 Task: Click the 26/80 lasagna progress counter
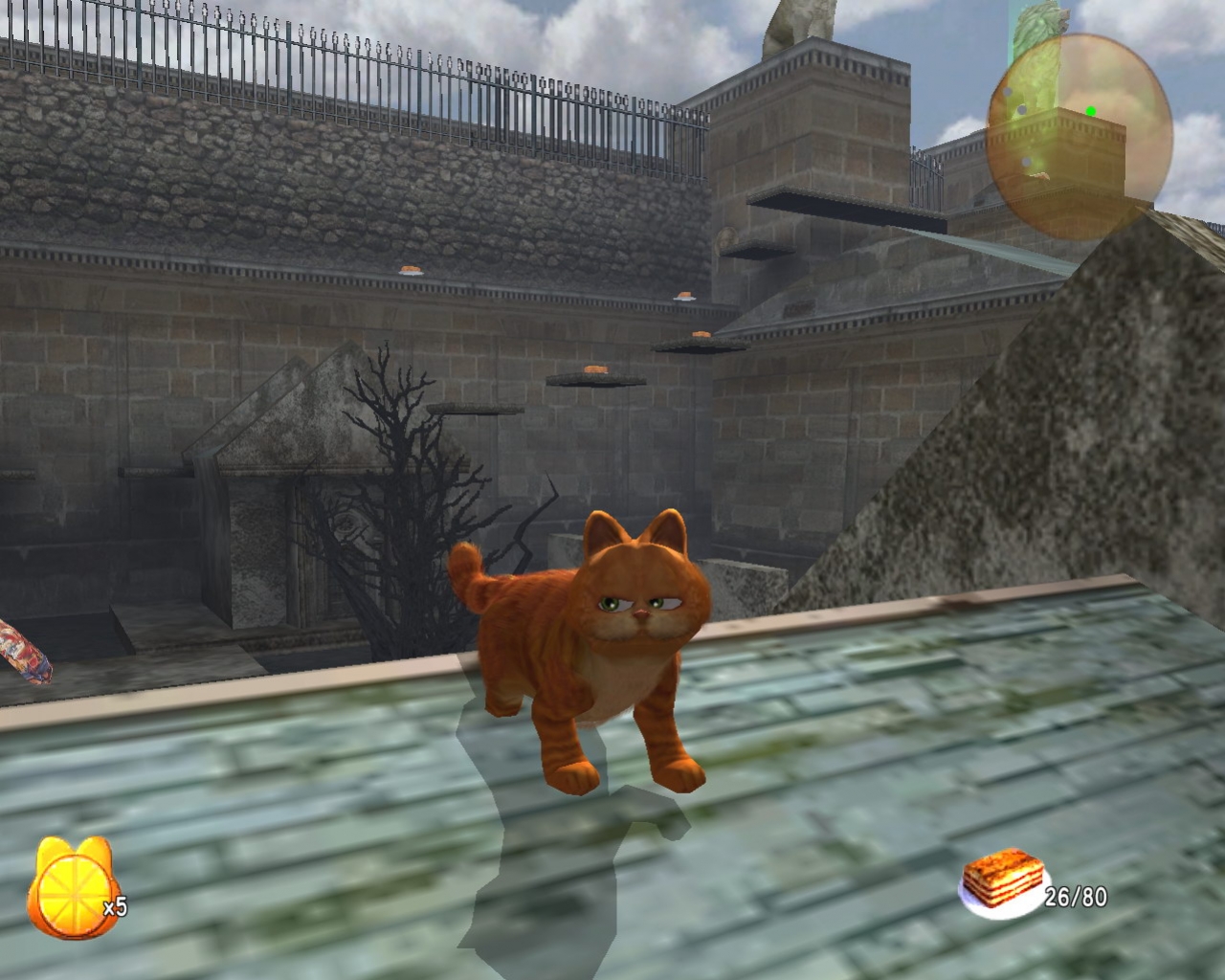tap(1075, 898)
